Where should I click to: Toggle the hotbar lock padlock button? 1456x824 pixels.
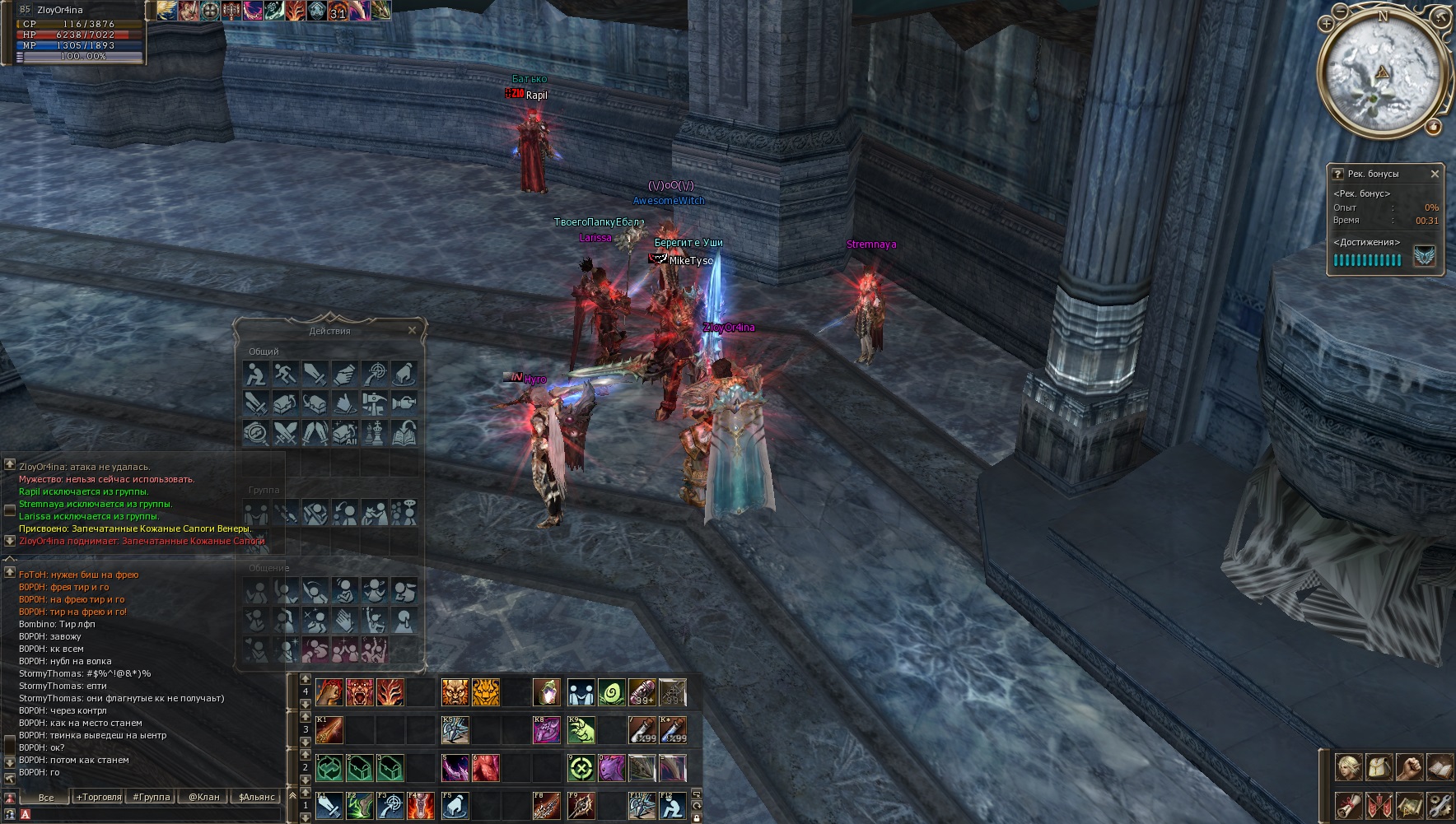tap(697, 817)
